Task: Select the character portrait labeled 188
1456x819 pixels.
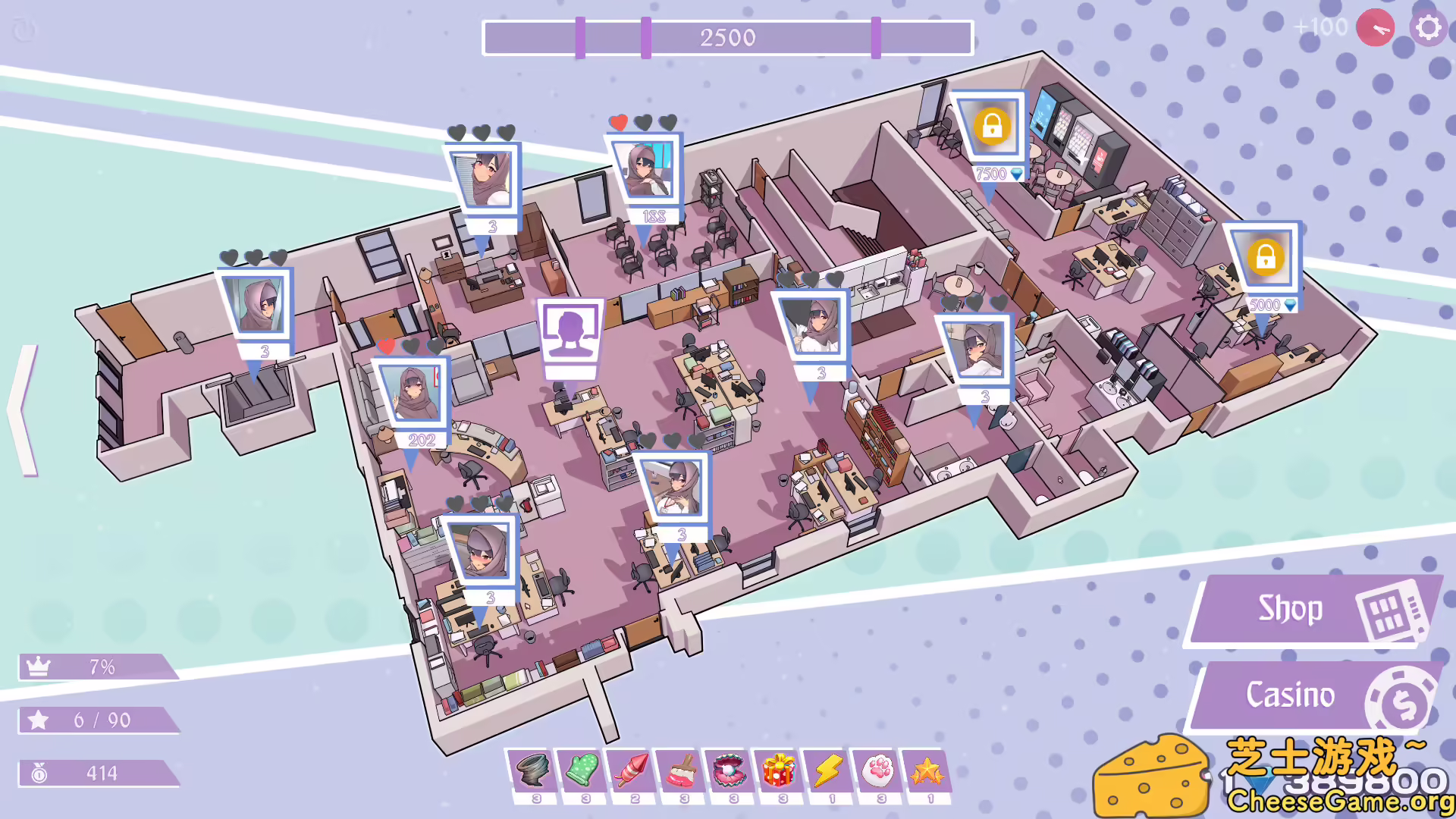Action: [x=645, y=172]
